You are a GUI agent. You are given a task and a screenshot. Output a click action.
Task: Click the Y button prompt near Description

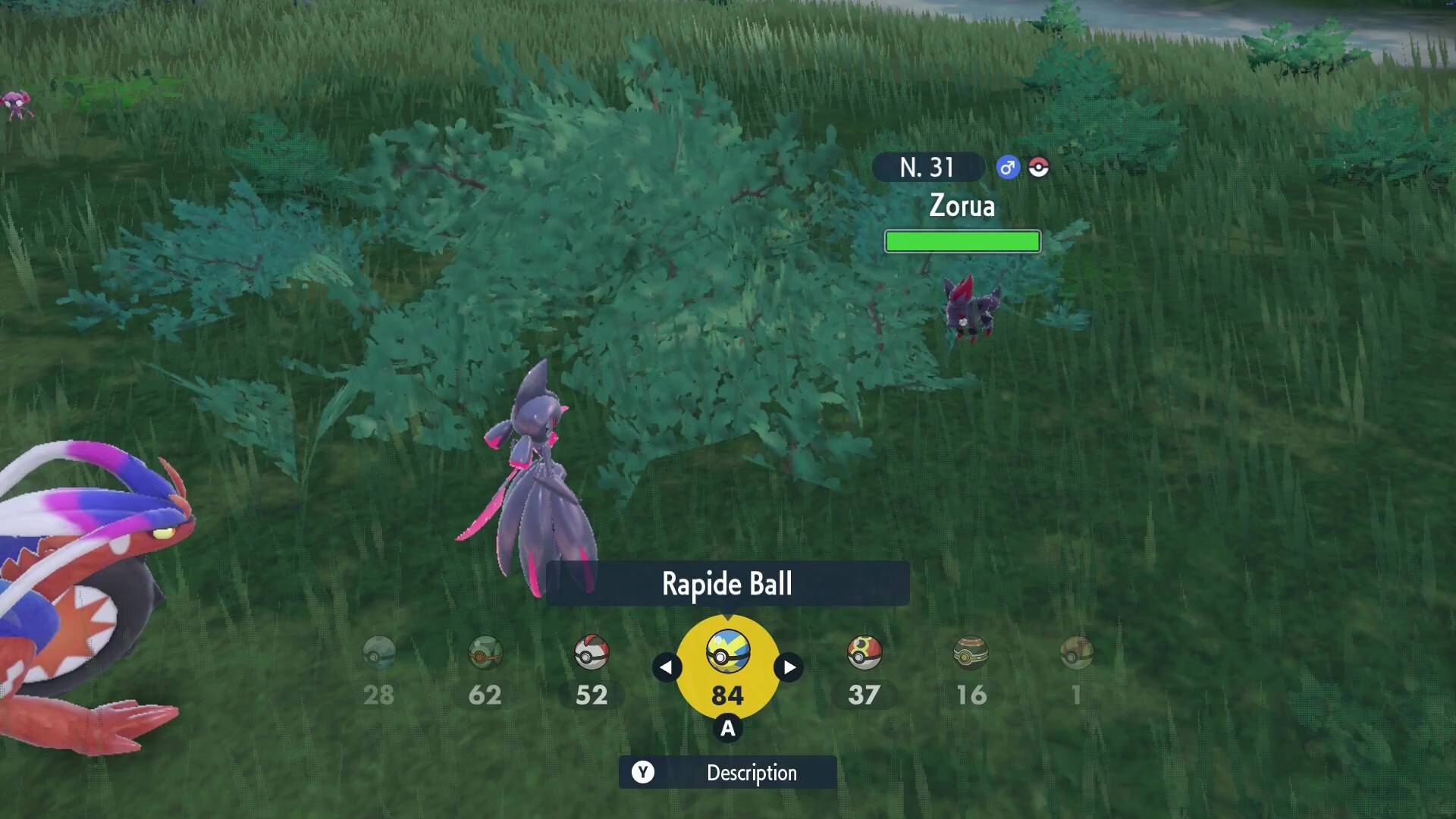[x=644, y=773]
